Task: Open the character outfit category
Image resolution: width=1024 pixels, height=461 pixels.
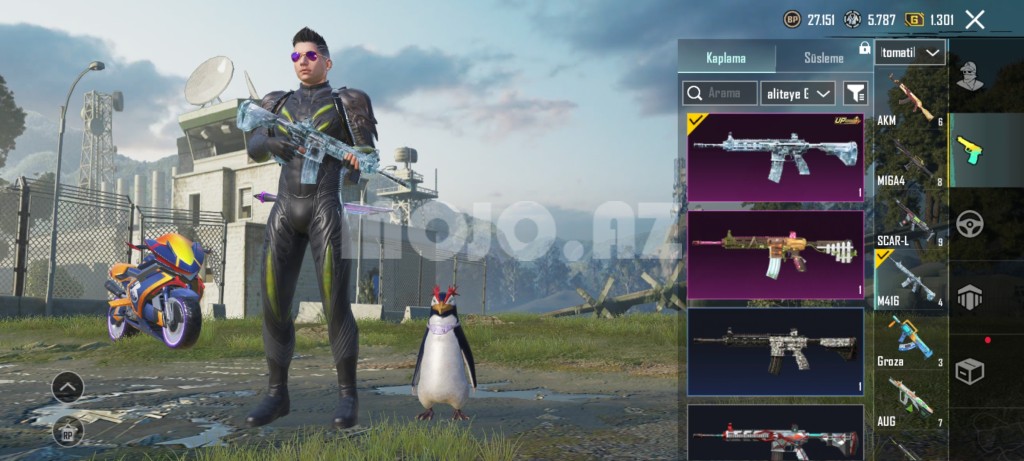Action: coord(970,77)
